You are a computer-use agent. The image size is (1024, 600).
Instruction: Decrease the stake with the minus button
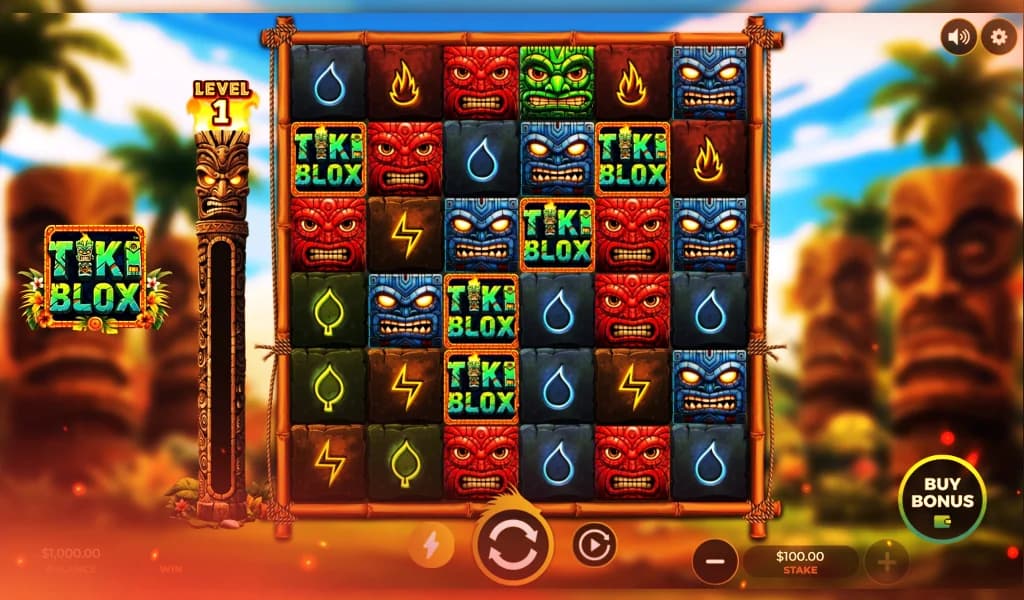point(714,563)
